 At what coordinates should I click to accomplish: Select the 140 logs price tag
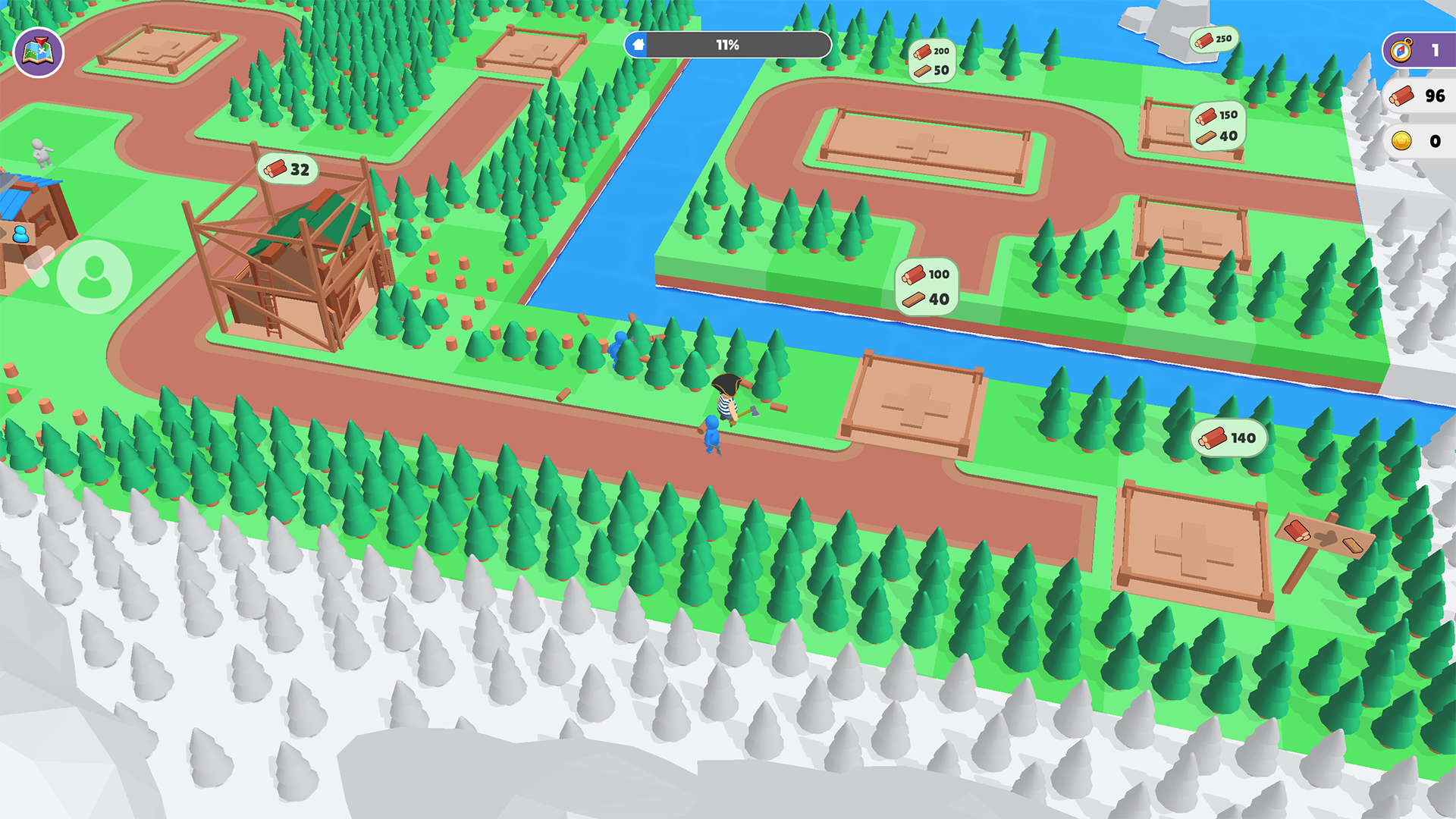[1229, 438]
